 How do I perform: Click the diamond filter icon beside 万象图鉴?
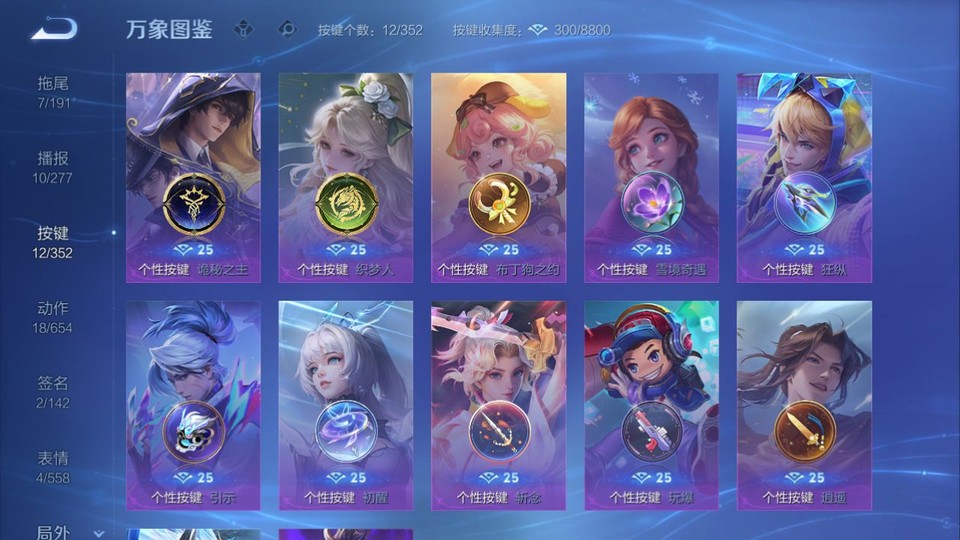pos(244,29)
